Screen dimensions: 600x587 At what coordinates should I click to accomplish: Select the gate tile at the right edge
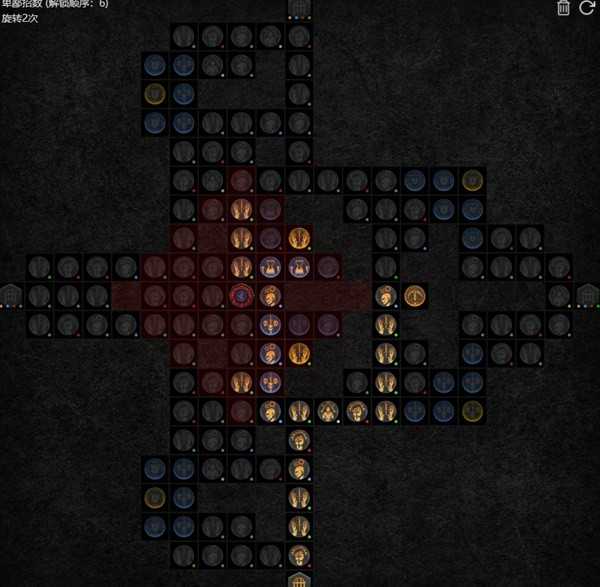coord(588,296)
